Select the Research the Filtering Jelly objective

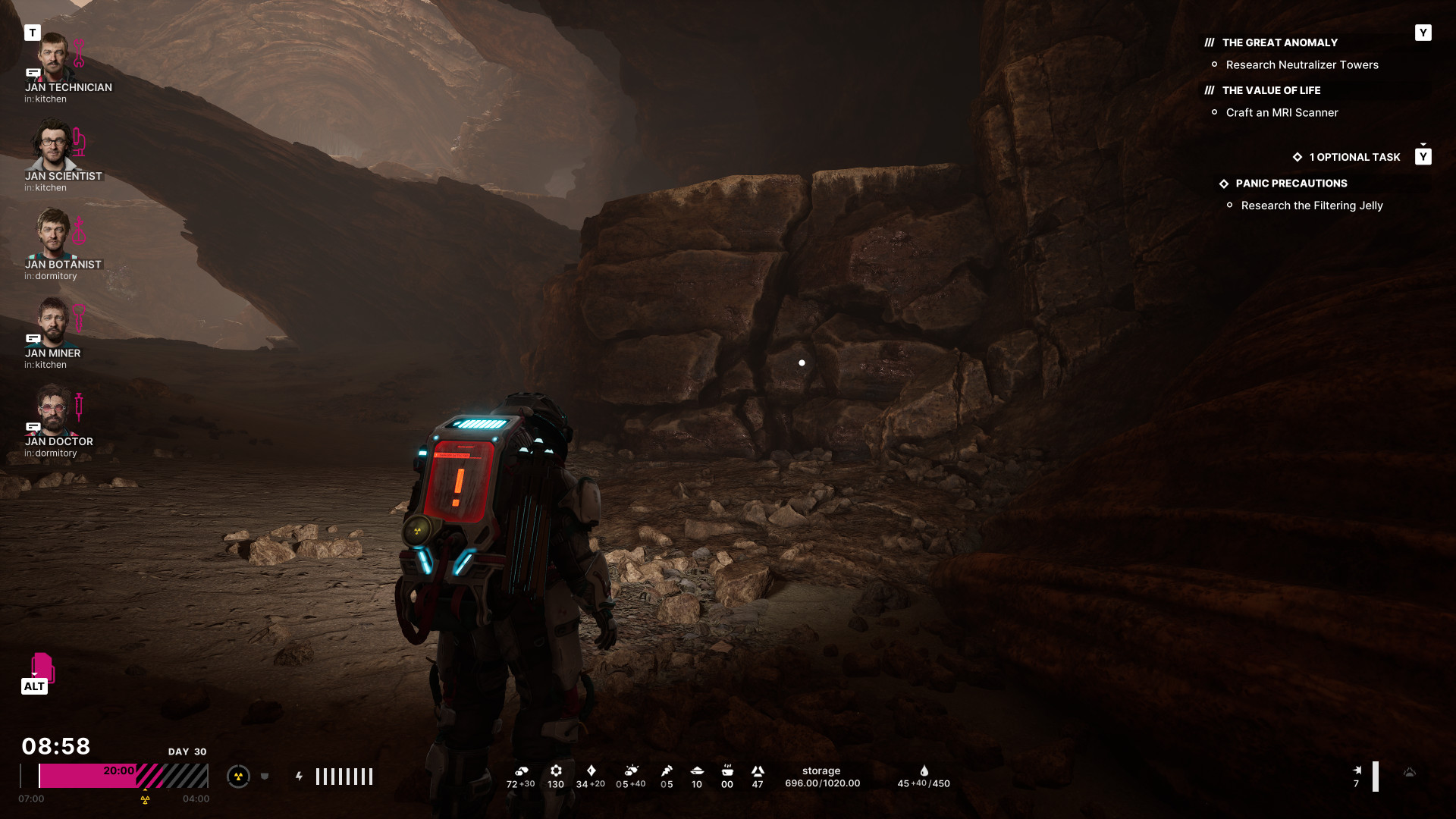(x=1311, y=206)
